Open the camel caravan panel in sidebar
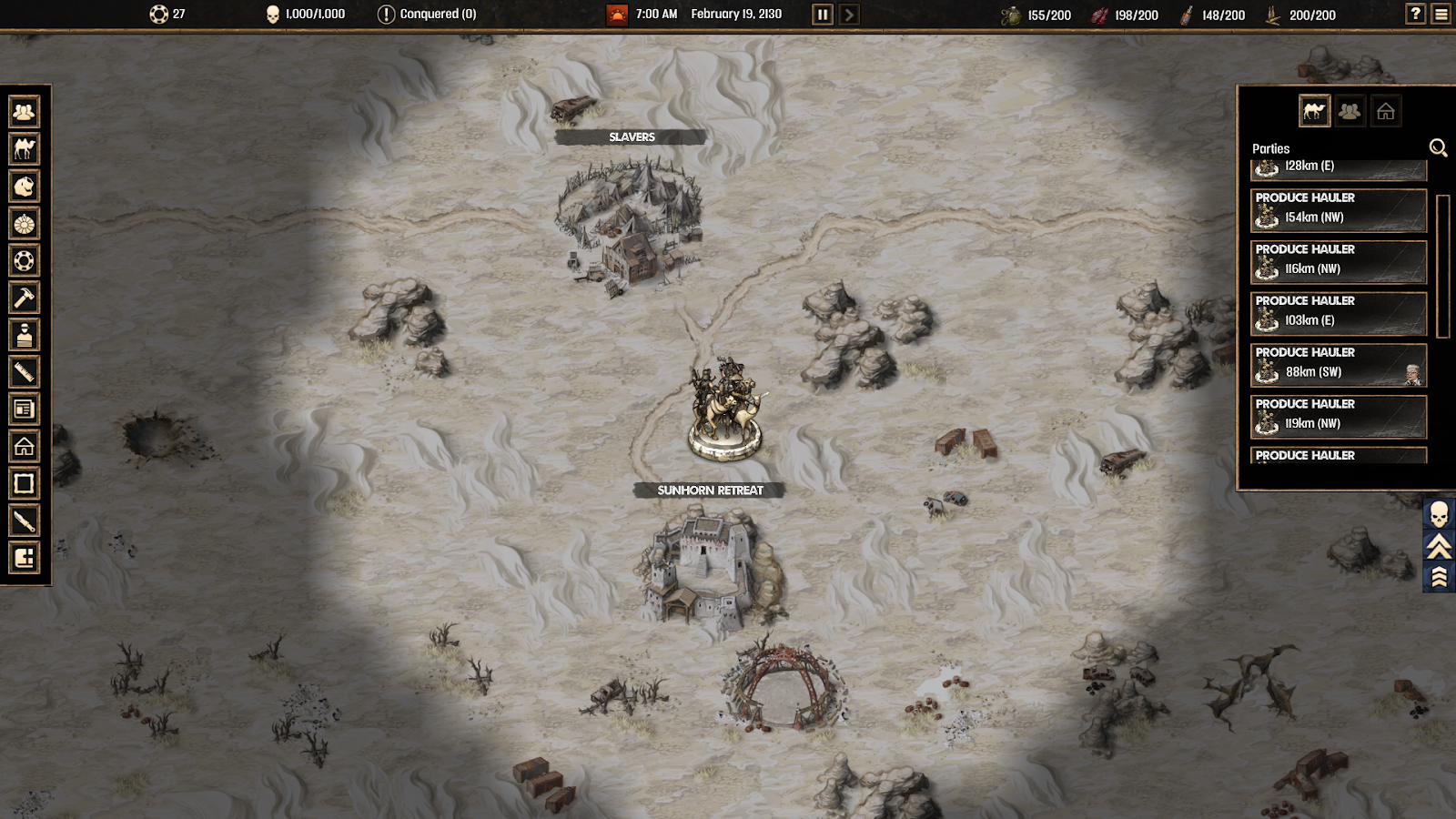Image resolution: width=1456 pixels, height=819 pixels. (x=25, y=149)
